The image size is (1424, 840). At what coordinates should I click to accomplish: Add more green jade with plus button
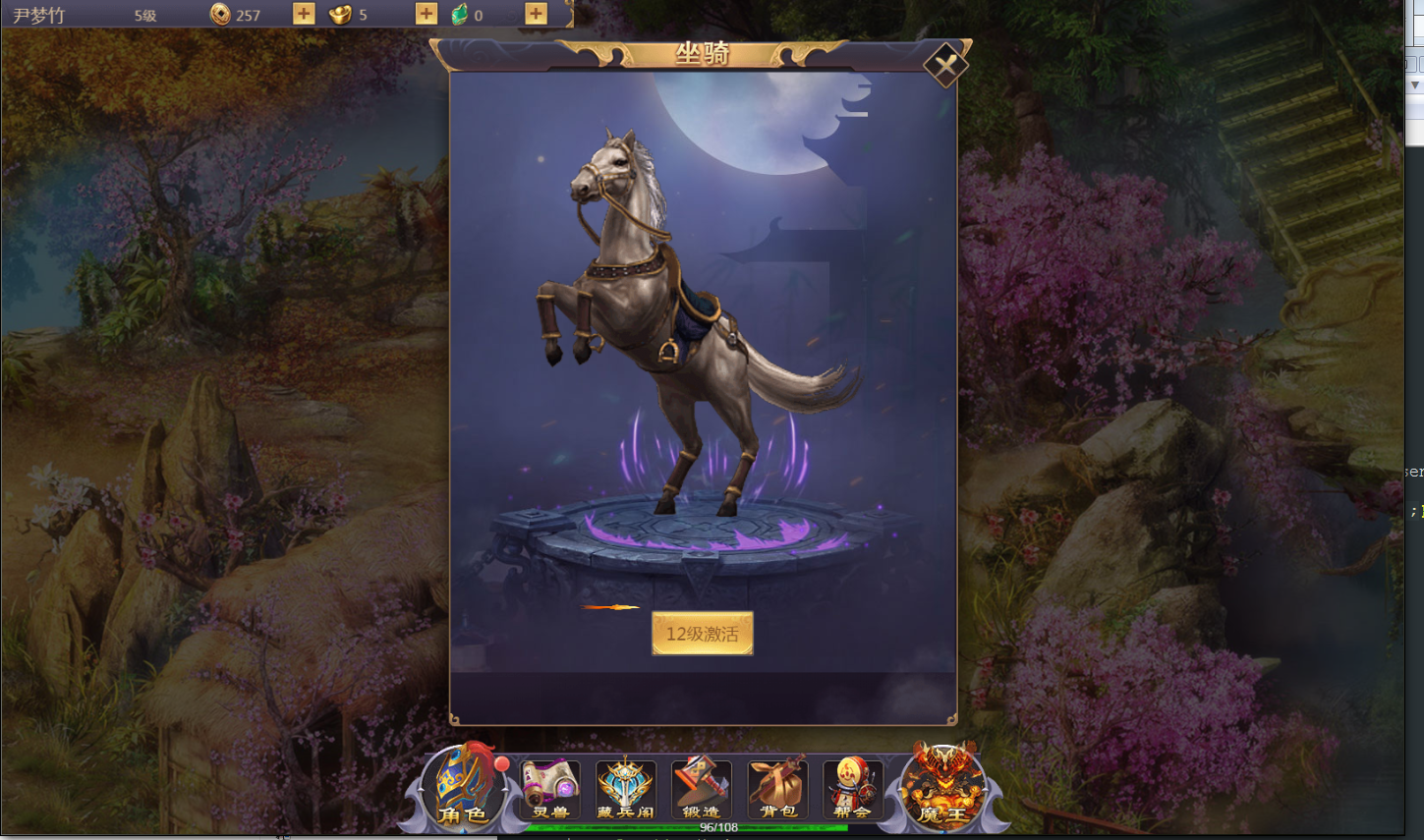tap(536, 14)
